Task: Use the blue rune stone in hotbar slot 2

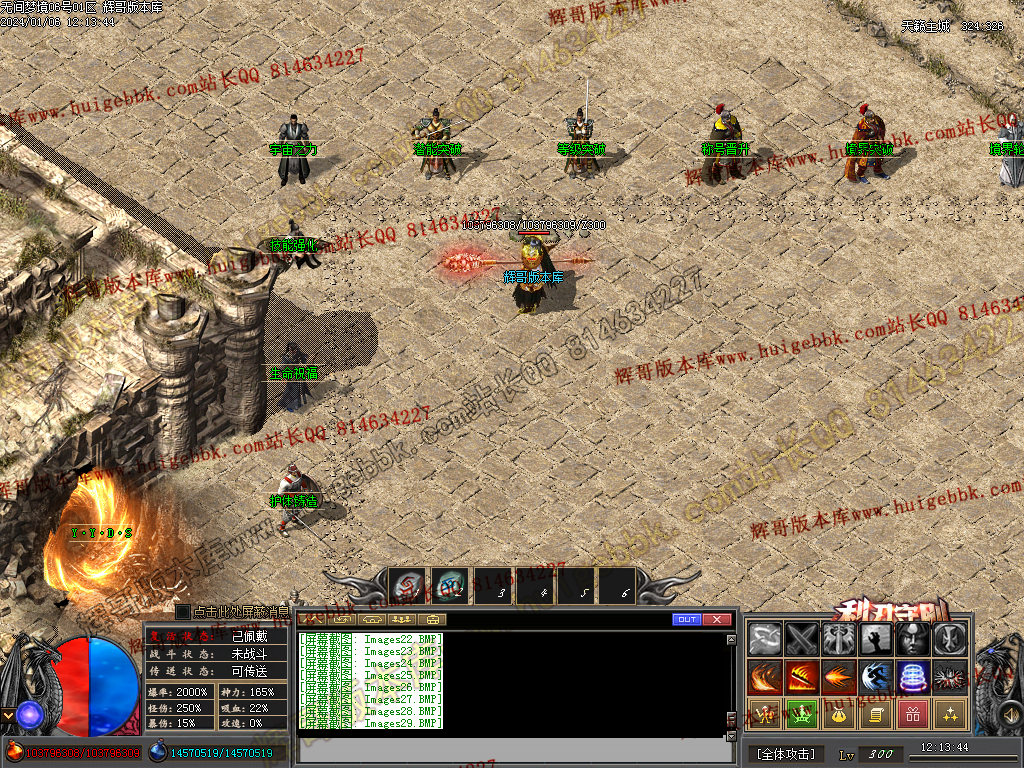Action: coord(450,587)
